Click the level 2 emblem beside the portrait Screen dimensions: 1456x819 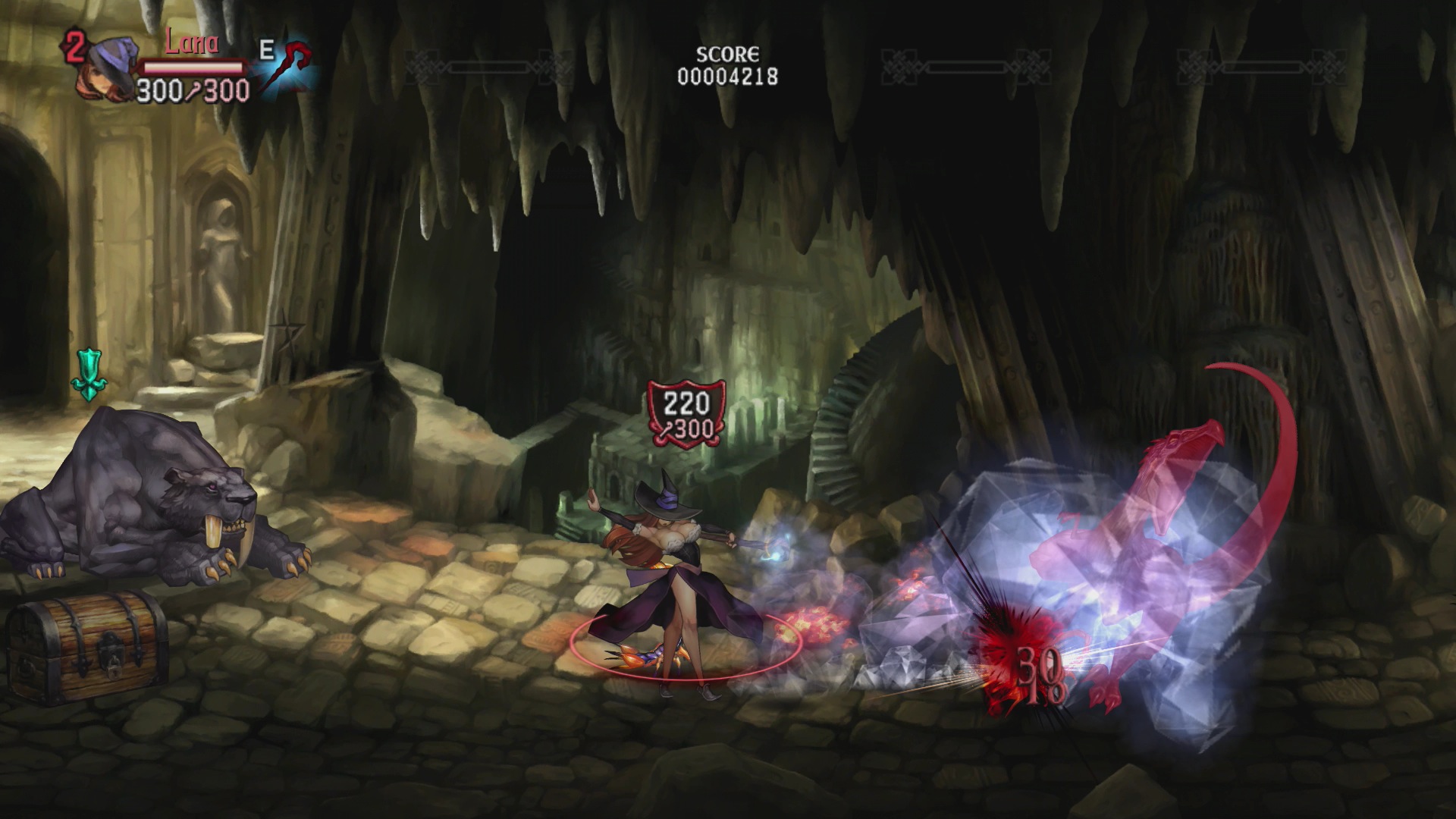coord(74,47)
